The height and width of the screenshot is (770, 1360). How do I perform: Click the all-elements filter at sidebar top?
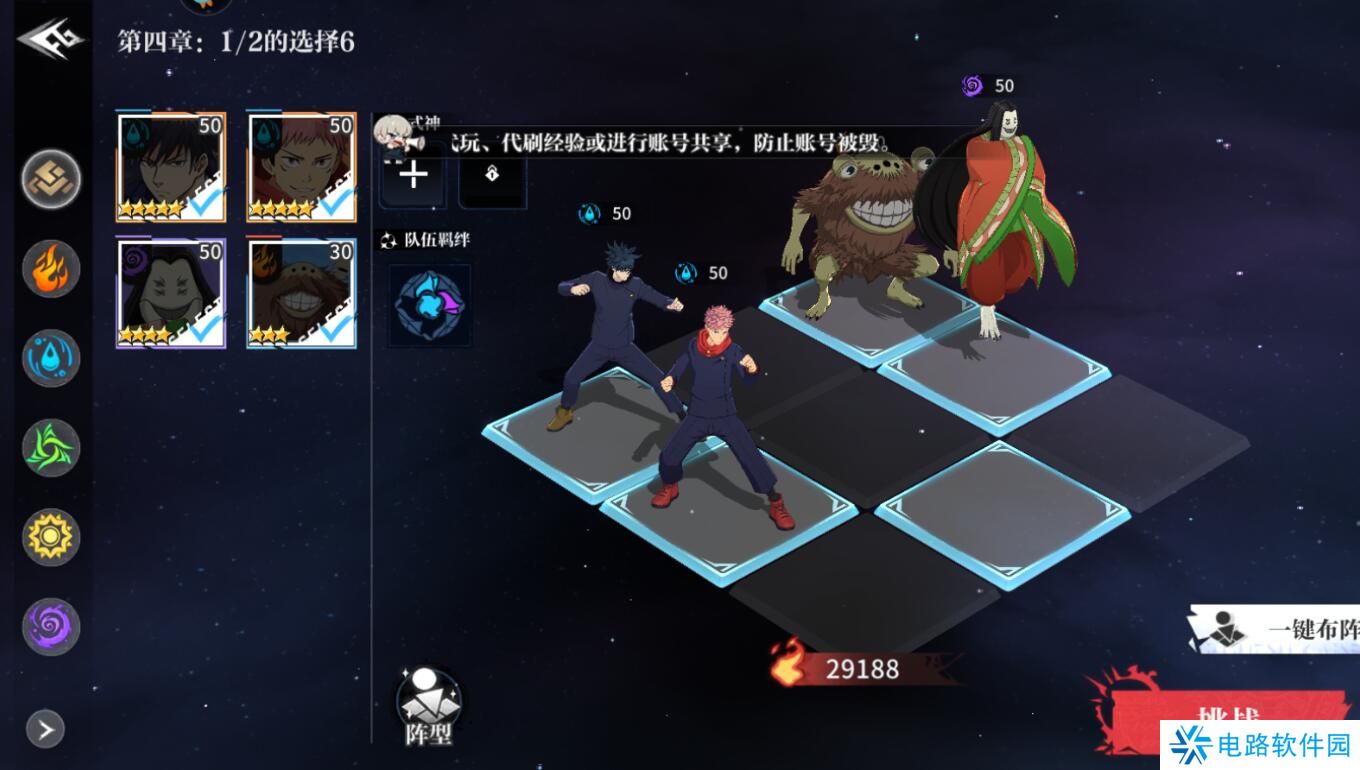point(49,180)
